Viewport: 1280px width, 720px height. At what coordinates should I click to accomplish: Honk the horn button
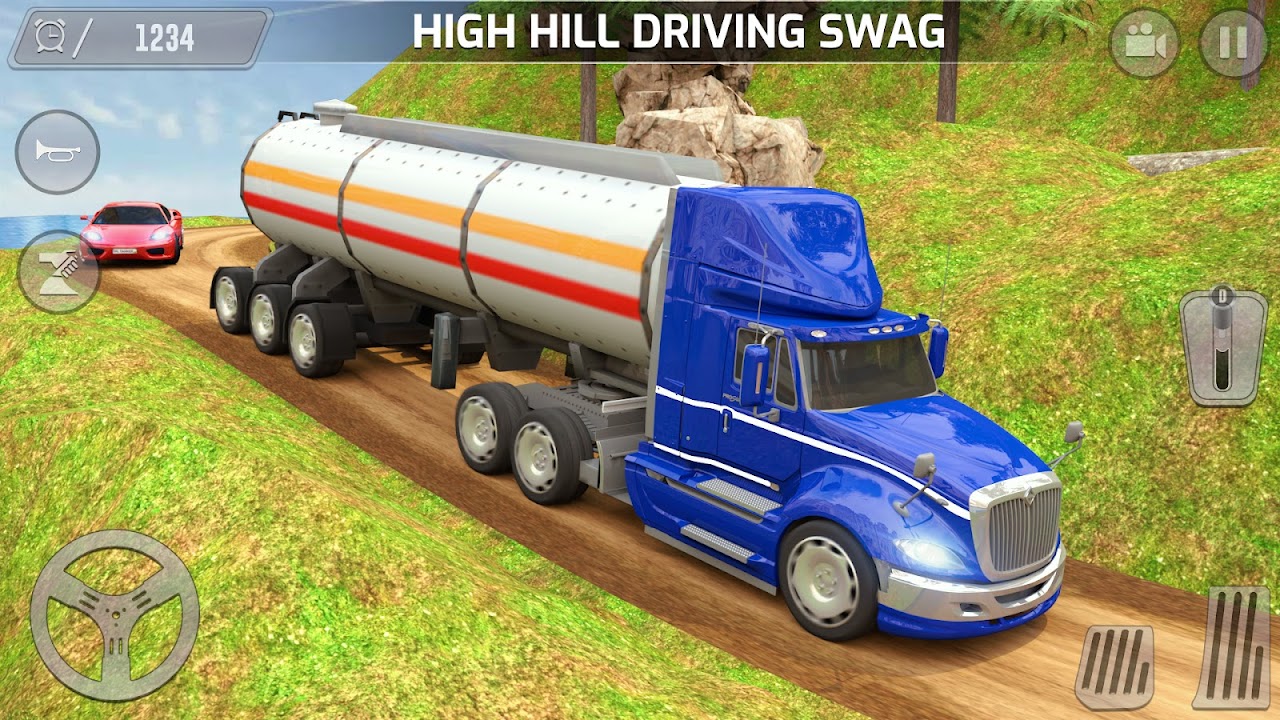tap(57, 152)
